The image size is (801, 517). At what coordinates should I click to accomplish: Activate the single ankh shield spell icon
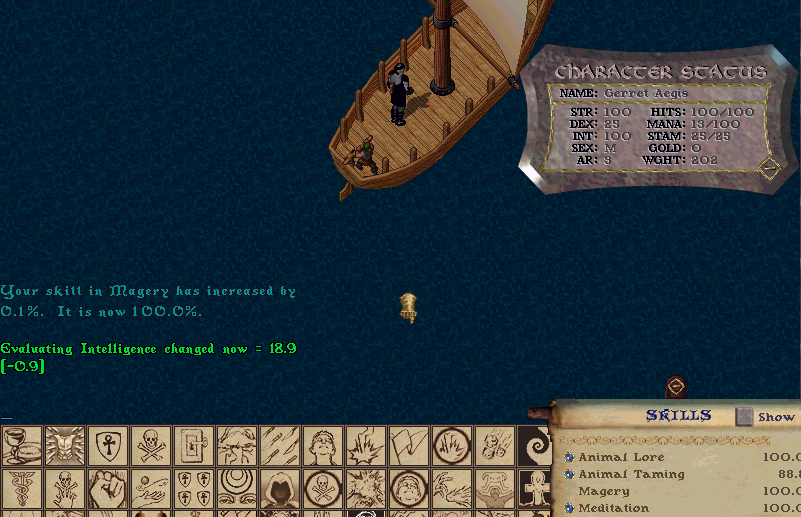pyautogui.click(x=107, y=445)
